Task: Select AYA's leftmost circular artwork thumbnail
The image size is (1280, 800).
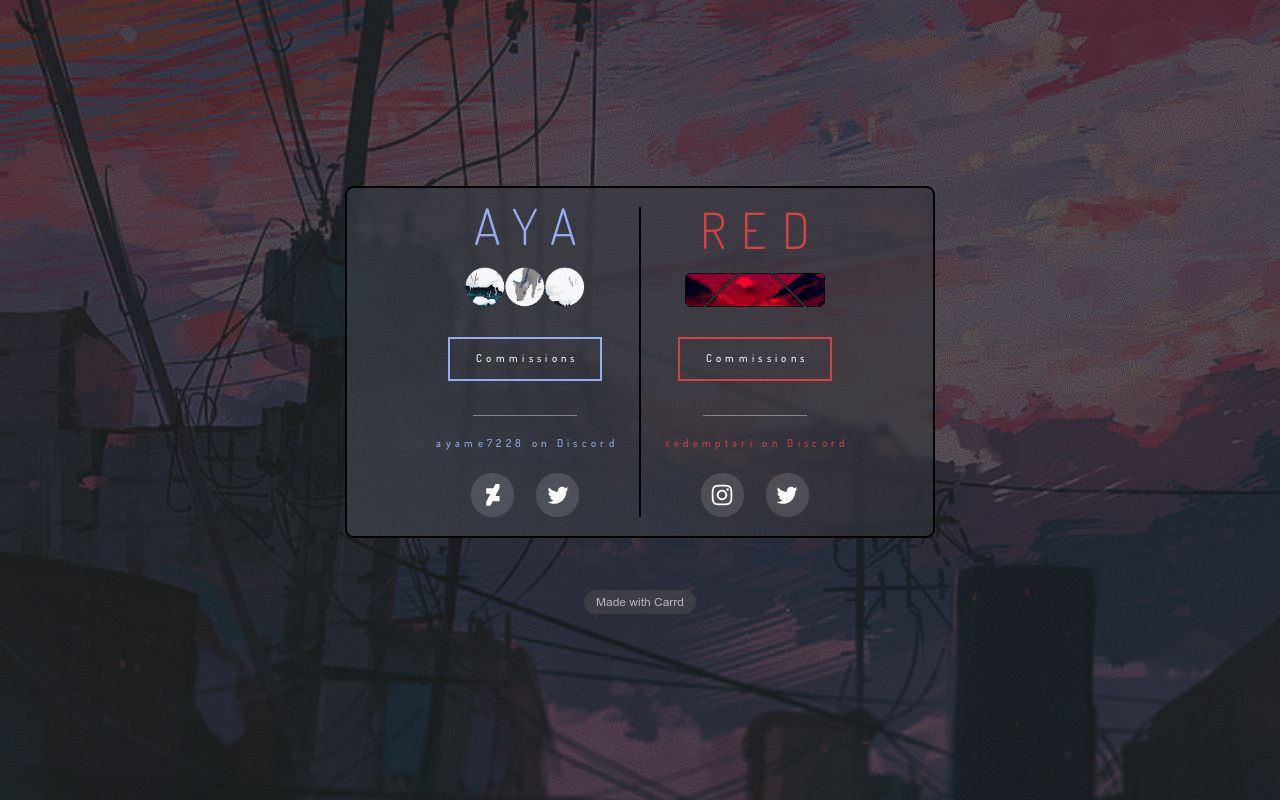Action: point(485,287)
